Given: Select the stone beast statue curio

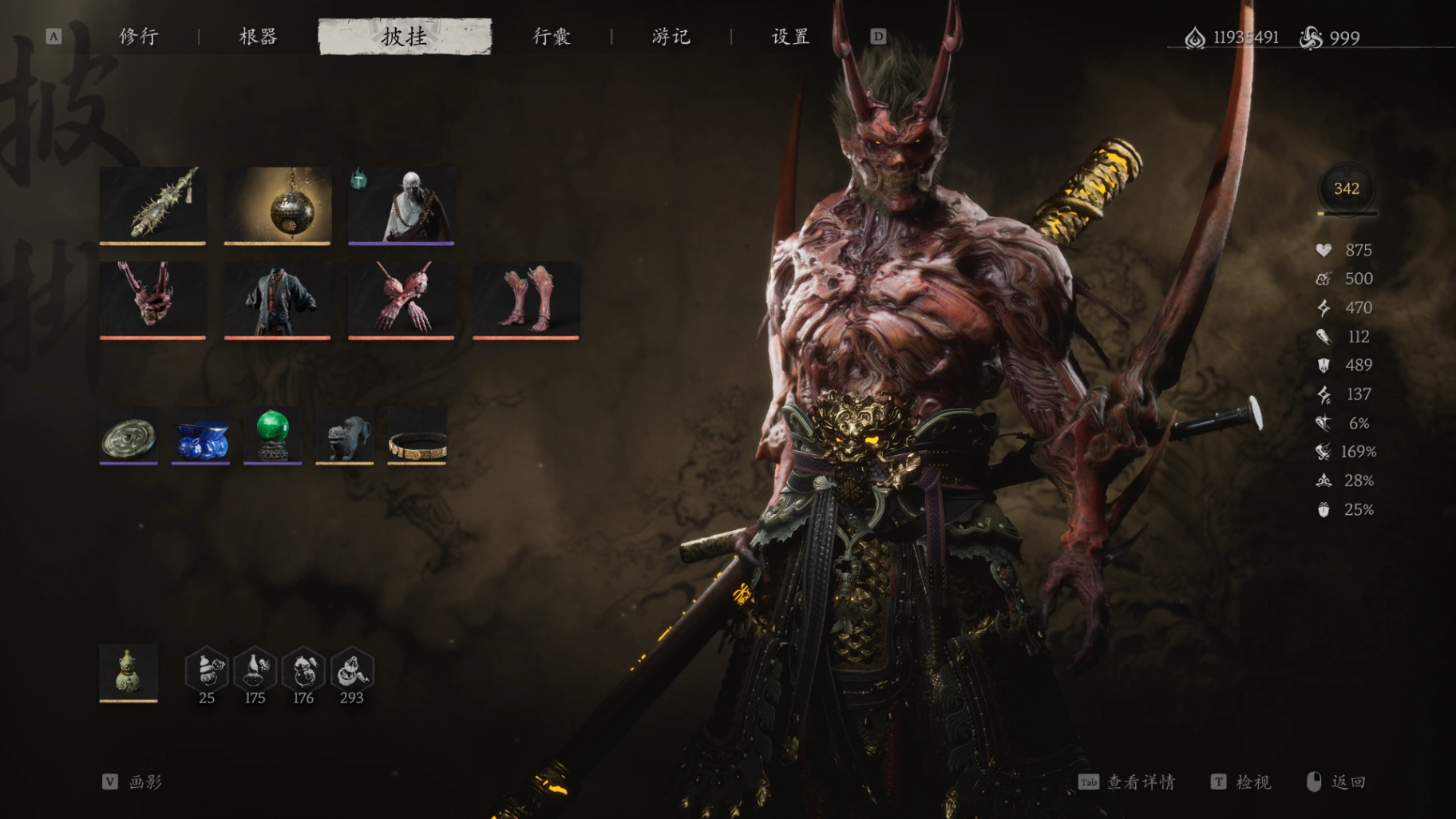Looking at the screenshot, I should [x=344, y=436].
